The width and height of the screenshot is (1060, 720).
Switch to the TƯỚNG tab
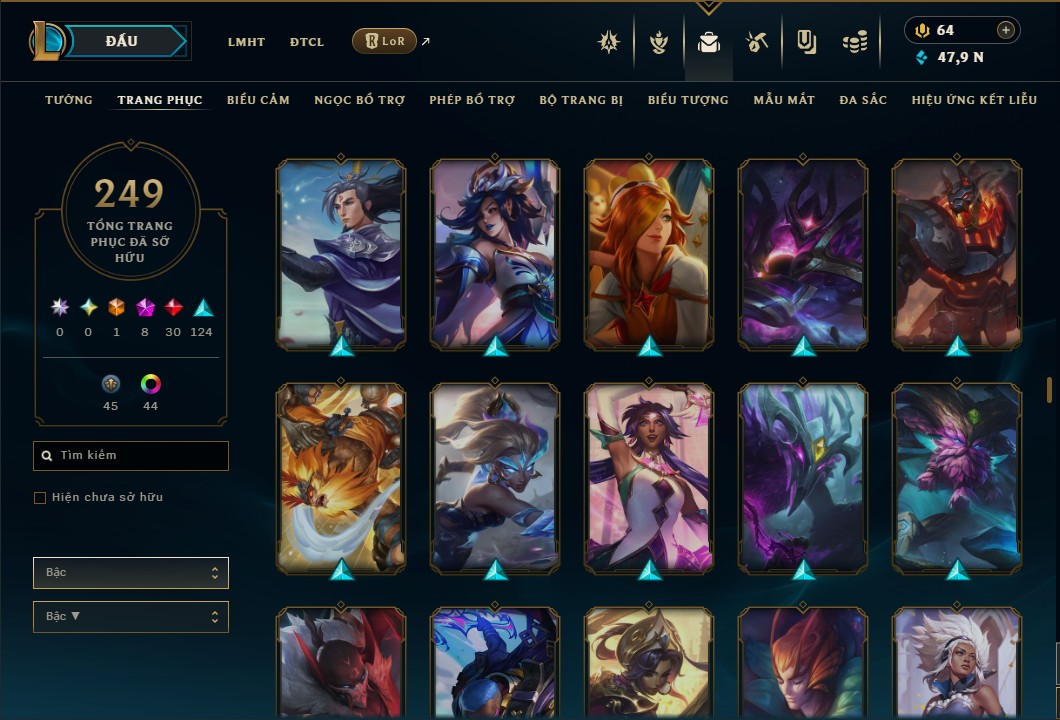click(69, 100)
